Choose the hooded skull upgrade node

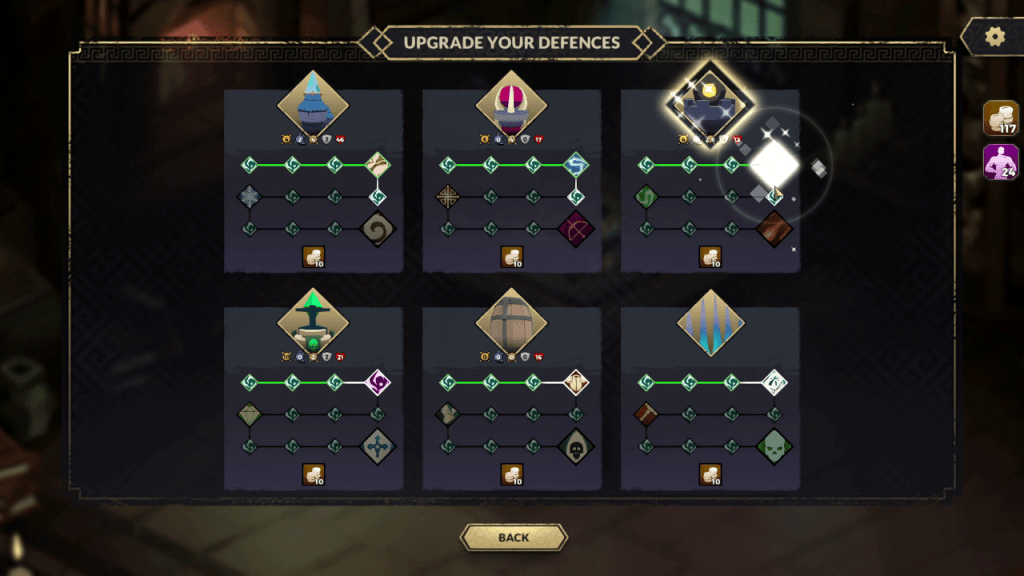click(x=576, y=446)
